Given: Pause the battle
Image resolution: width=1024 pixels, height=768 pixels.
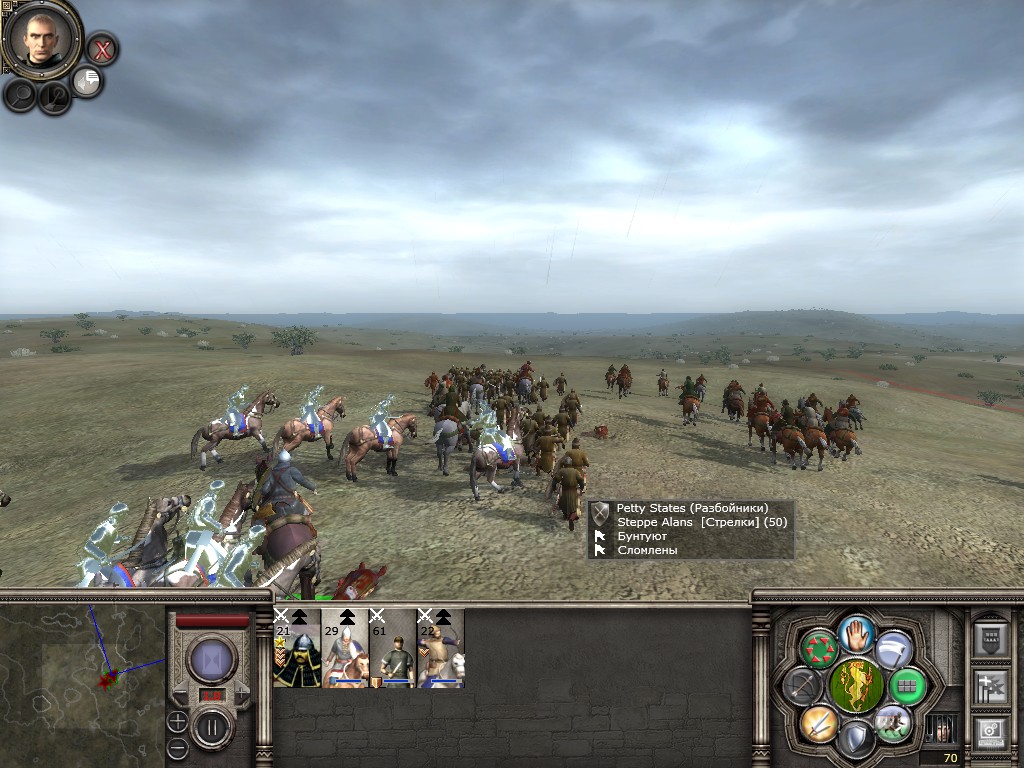Looking at the screenshot, I should coord(212,728).
